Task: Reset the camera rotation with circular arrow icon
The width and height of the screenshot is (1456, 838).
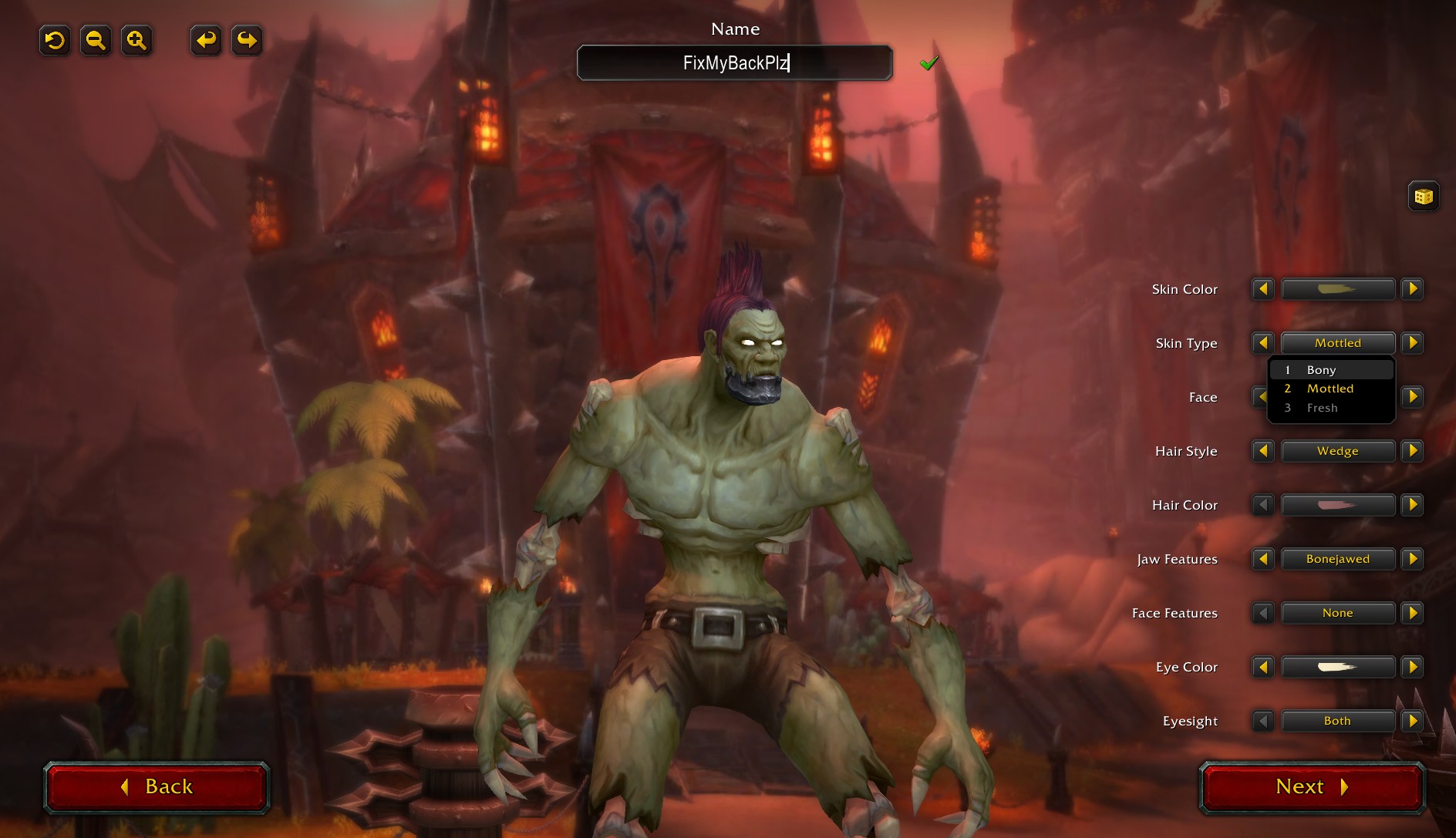Action: (x=54, y=40)
